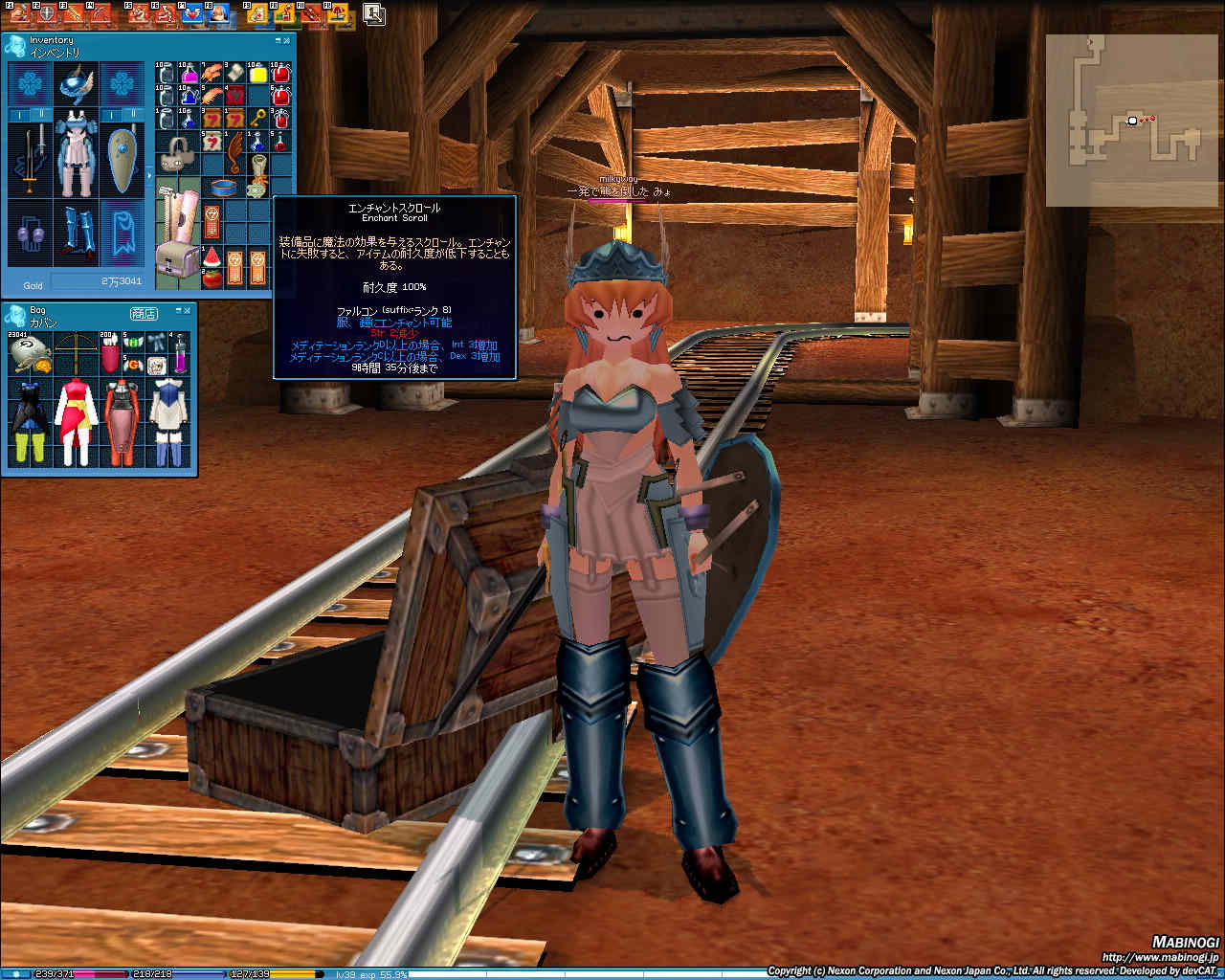Select the red and yellow outfit
The image size is (1225, 980).
(x=75, y=417)
